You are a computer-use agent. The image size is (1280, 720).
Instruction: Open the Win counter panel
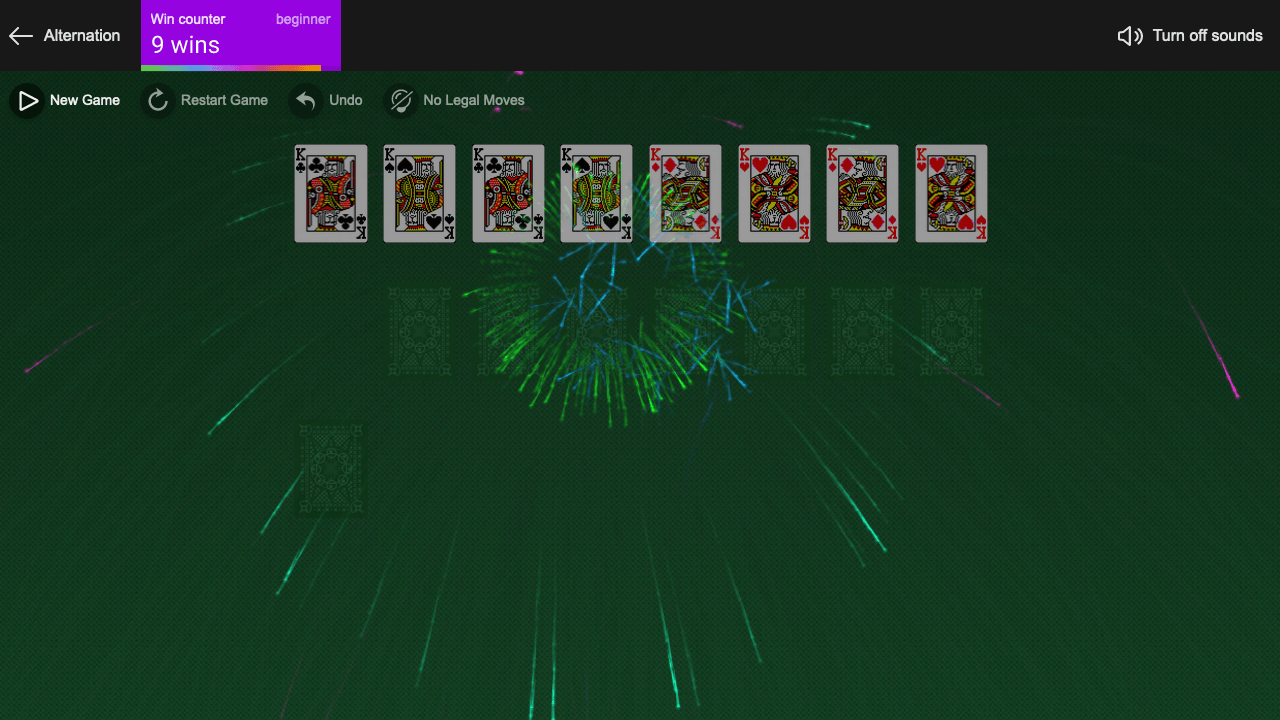(240, 35)
